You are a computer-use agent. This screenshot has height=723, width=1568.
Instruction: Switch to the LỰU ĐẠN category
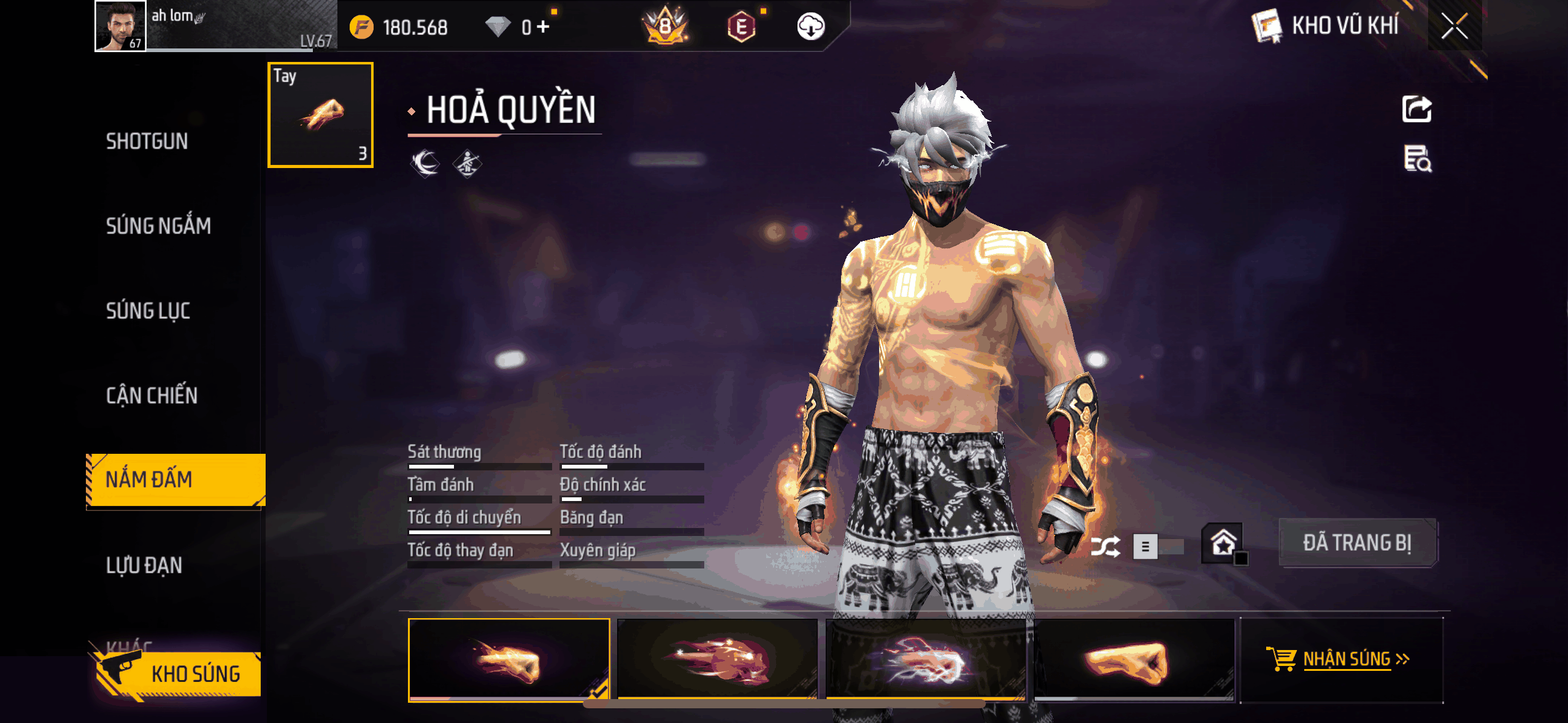click(144, 565)
